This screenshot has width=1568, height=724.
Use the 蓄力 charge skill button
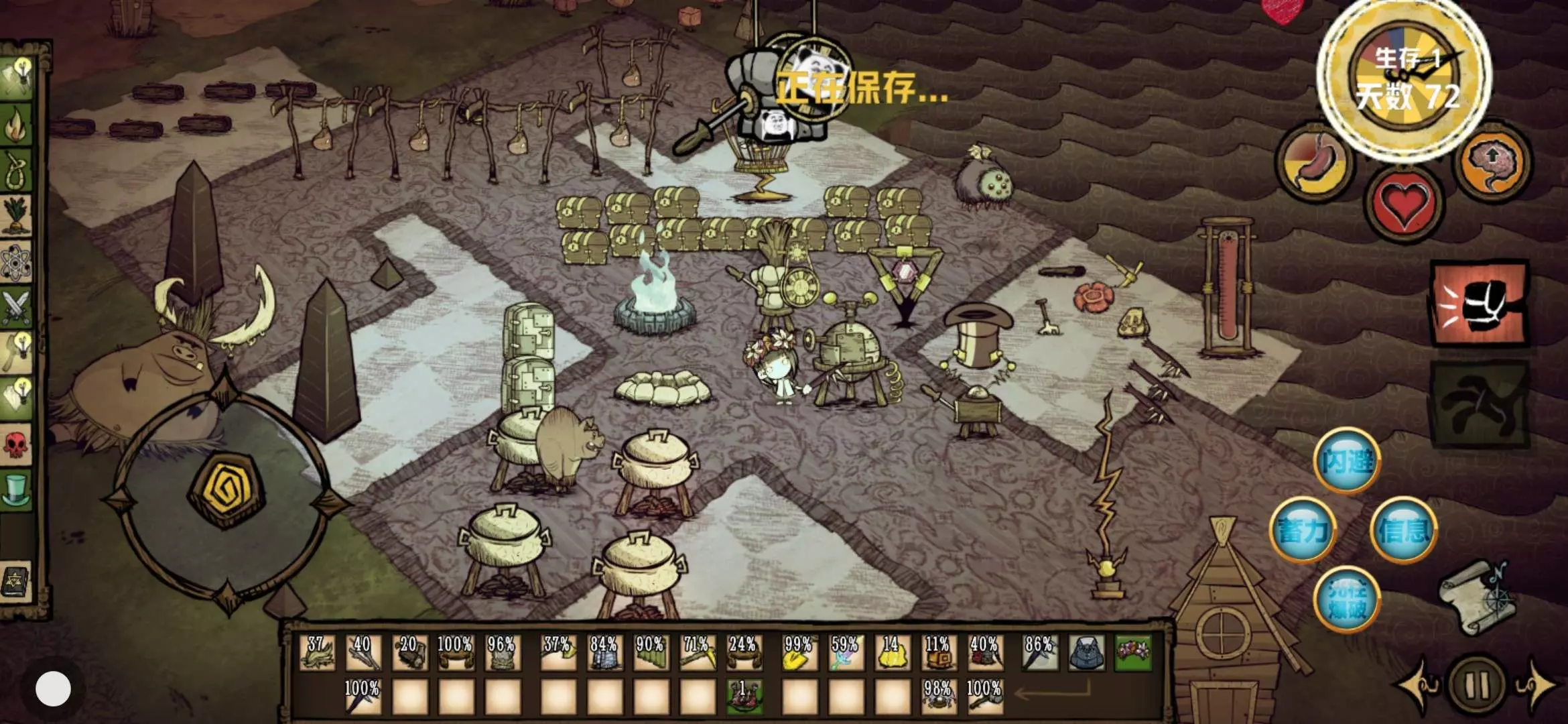coord(1302,530)
